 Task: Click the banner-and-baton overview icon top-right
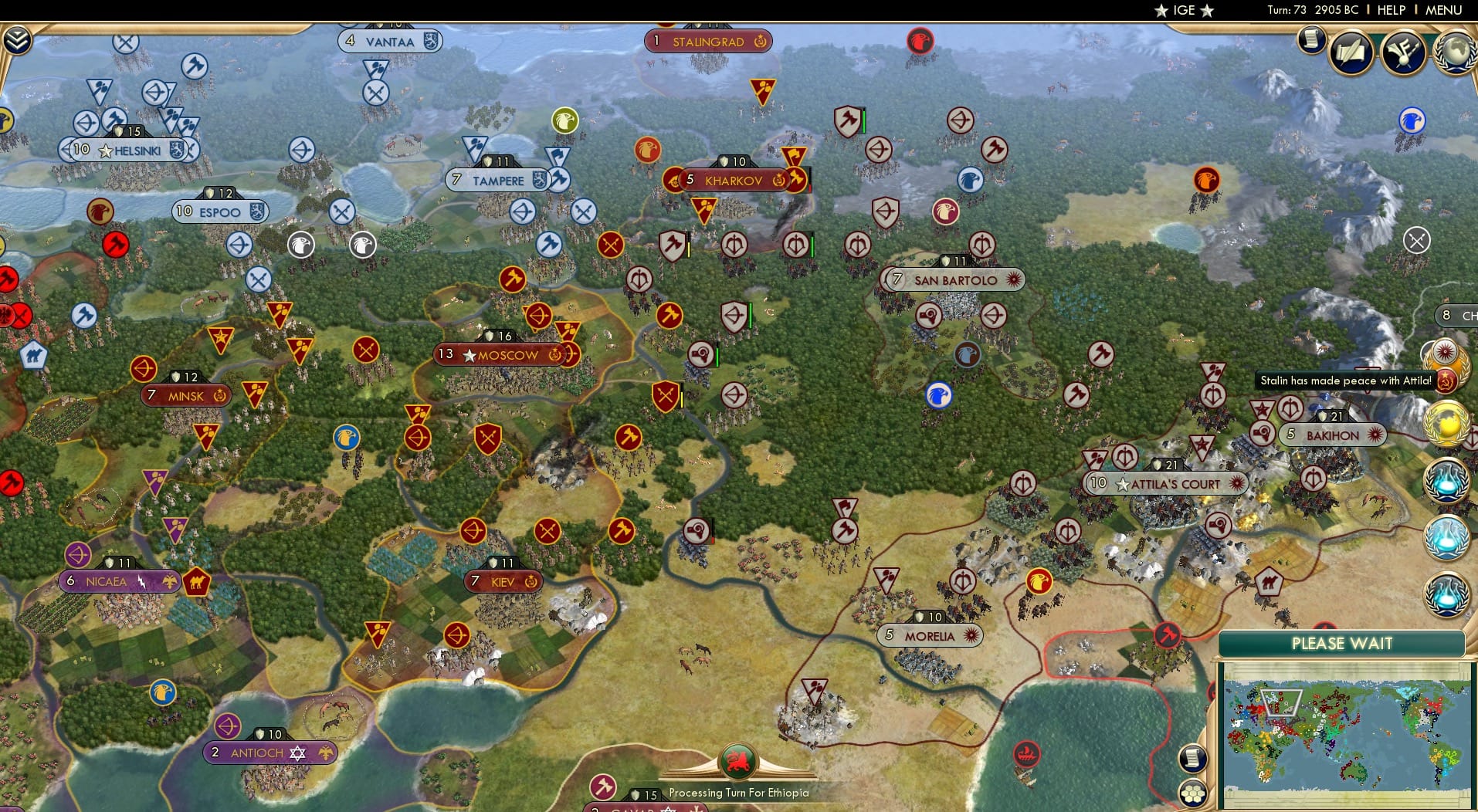pyautogui.click(x=1405, y=50)
